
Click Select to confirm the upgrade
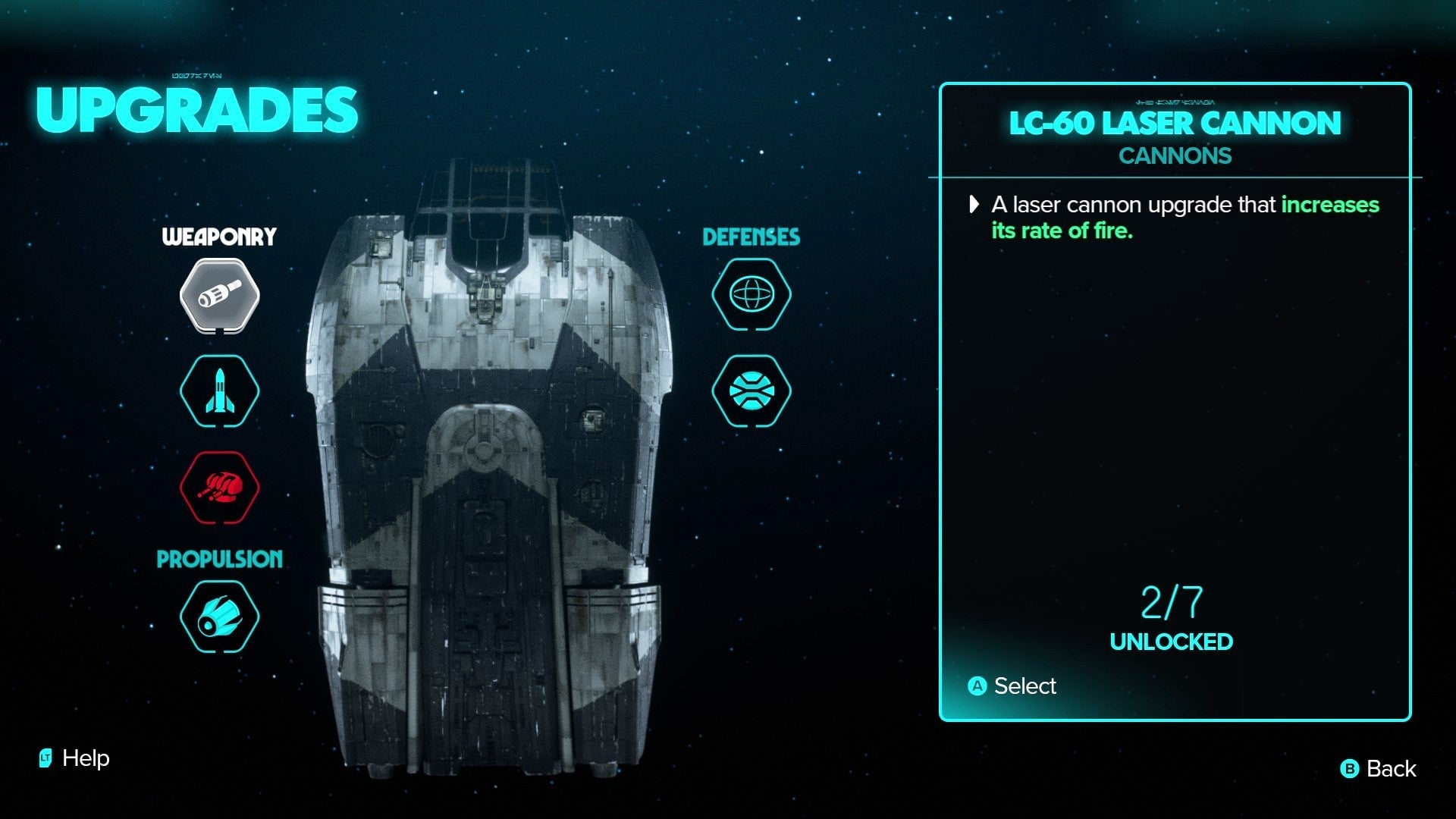pos(1025,686)
